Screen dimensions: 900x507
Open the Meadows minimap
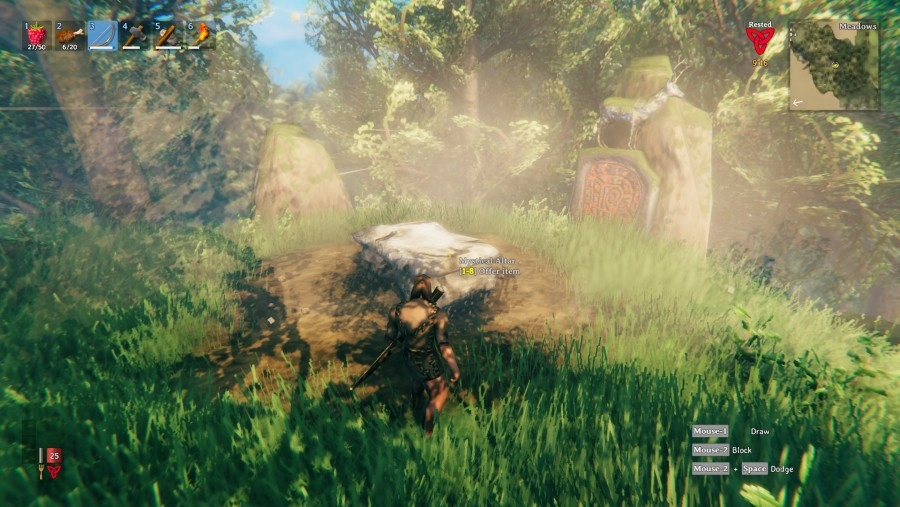[x=835, y=65]
